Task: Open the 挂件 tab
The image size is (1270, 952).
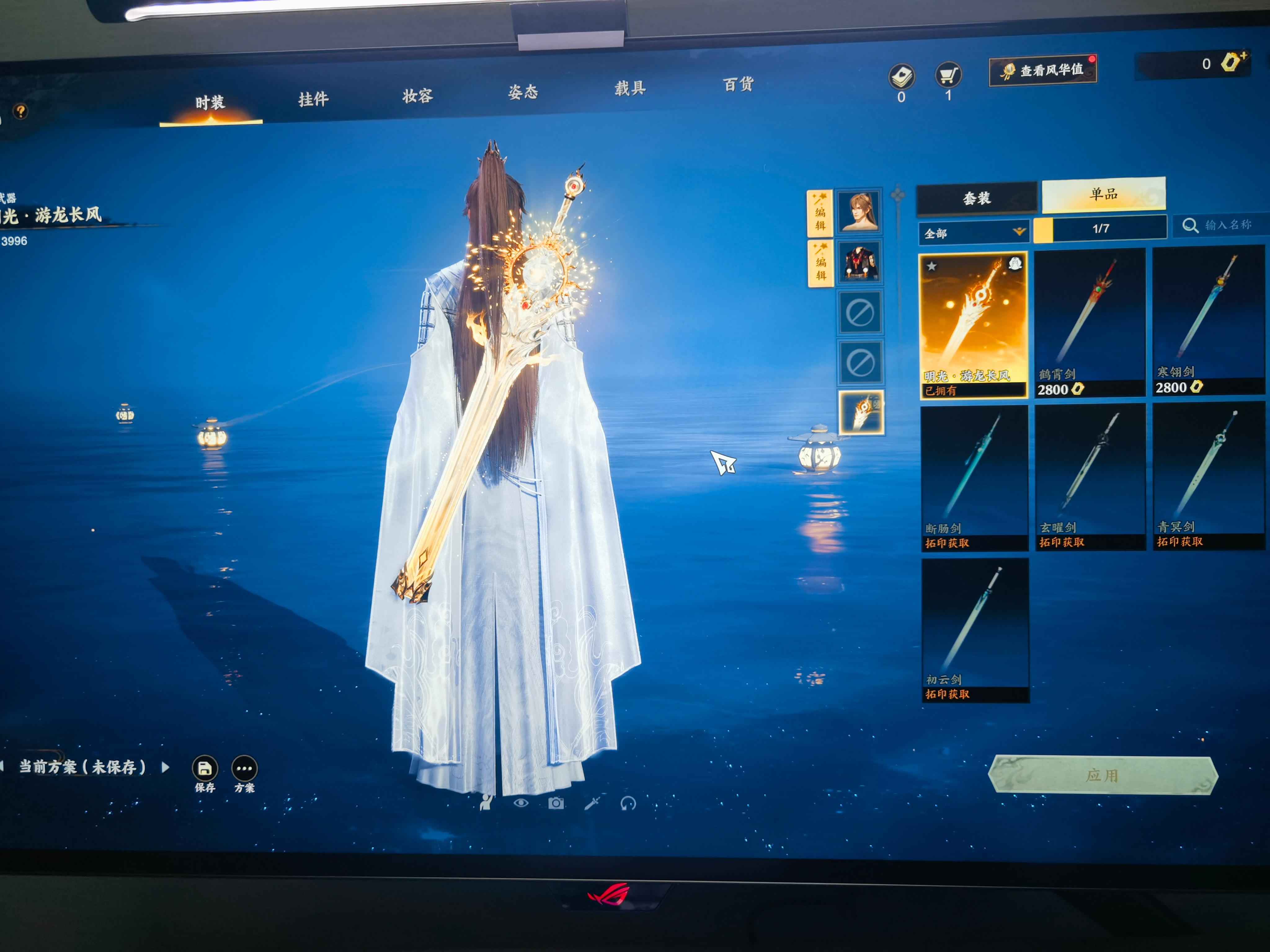Action: click(x=313, y=100)
